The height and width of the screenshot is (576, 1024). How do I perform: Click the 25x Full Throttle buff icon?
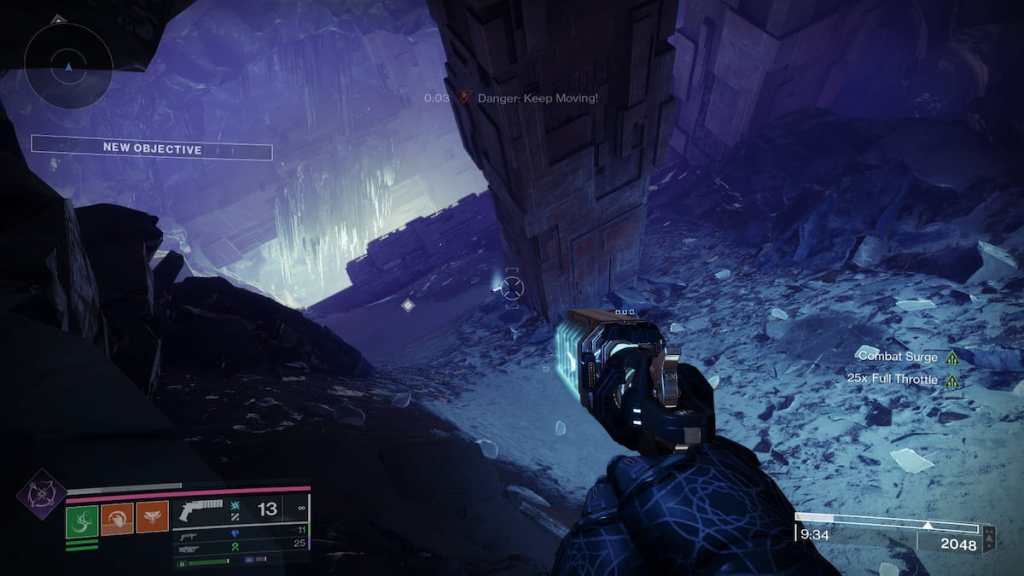[x=952, y=380]
